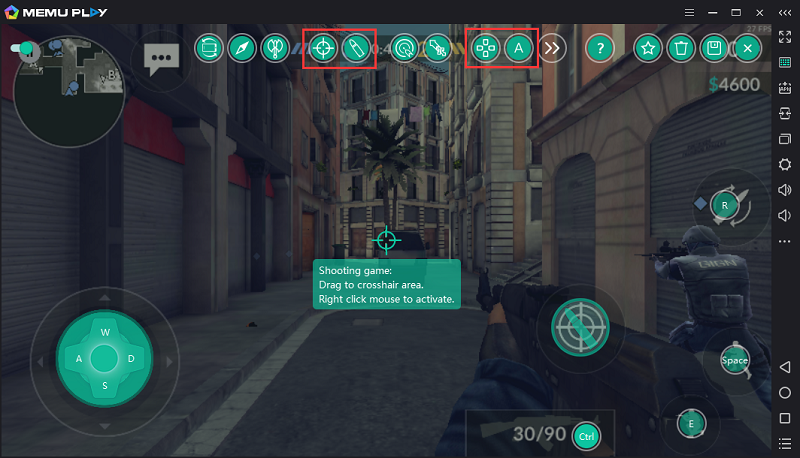
Task: Open emulator settings gear in sidebar
Action: 785,164
